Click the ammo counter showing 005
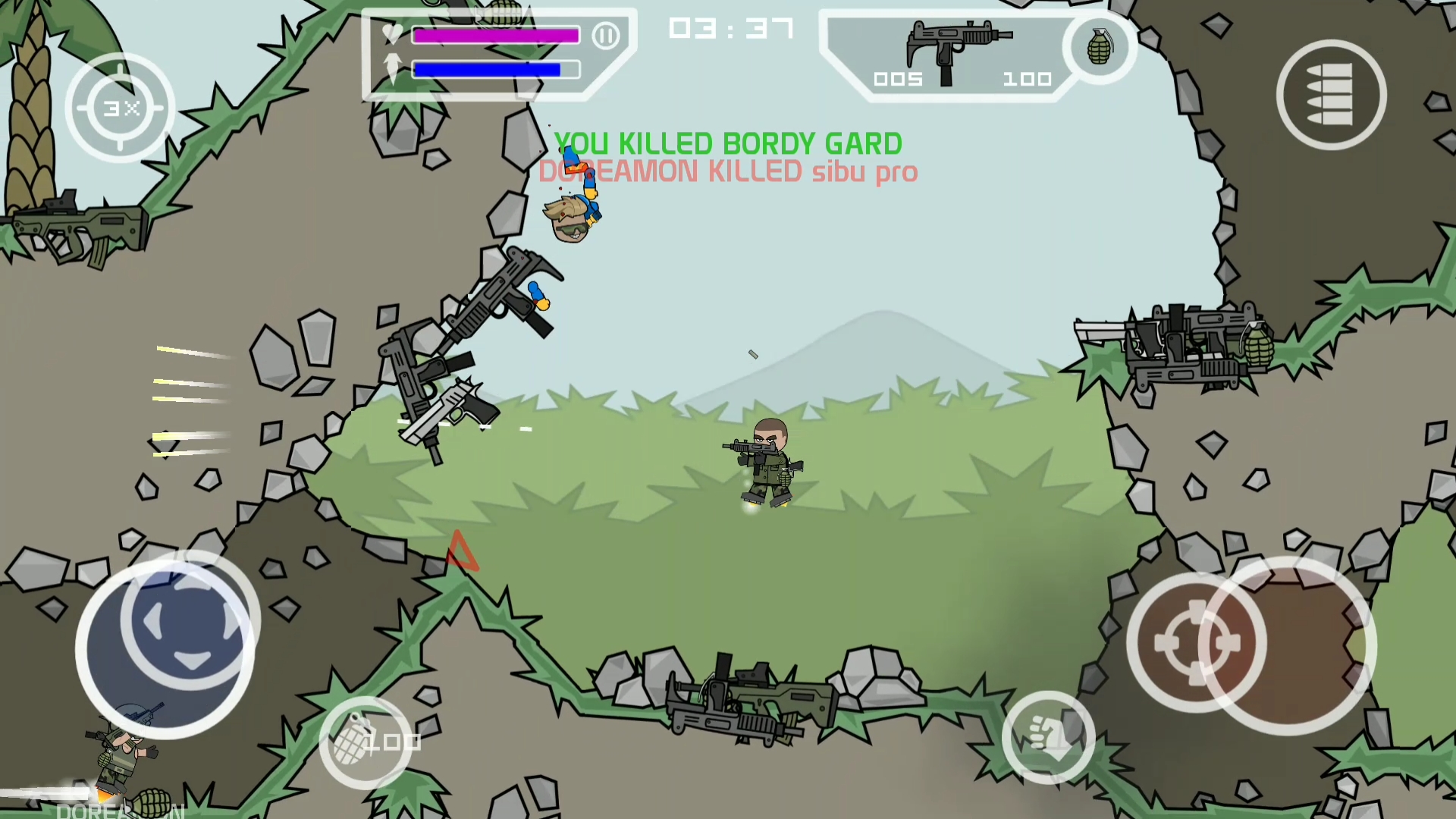Viewport: 1456px width, 819px height. click(x=899, y=78)
